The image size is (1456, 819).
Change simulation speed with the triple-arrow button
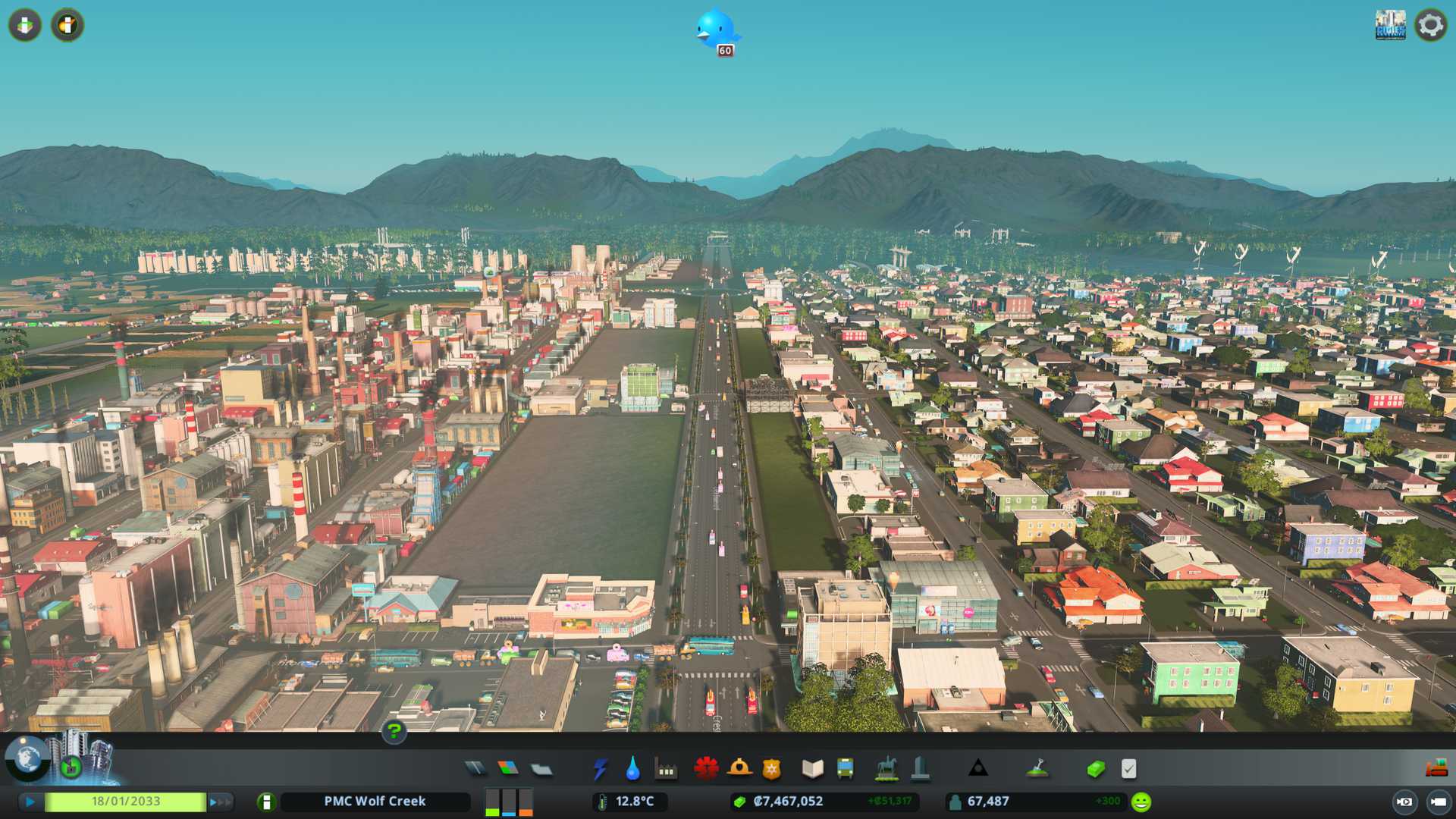pyautogui.click(x=221, y=802)
